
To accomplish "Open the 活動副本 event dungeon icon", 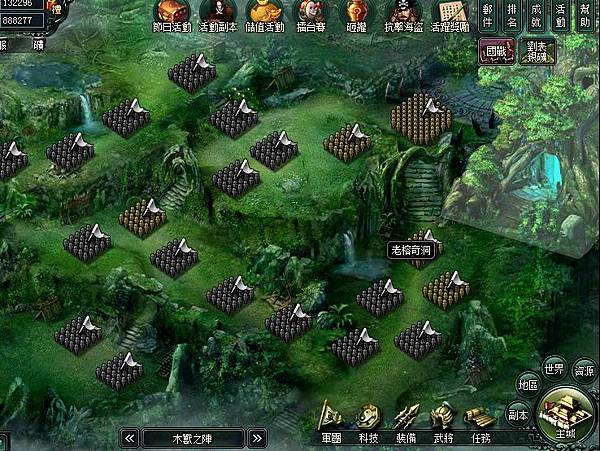I will click(x=219, y=15).
